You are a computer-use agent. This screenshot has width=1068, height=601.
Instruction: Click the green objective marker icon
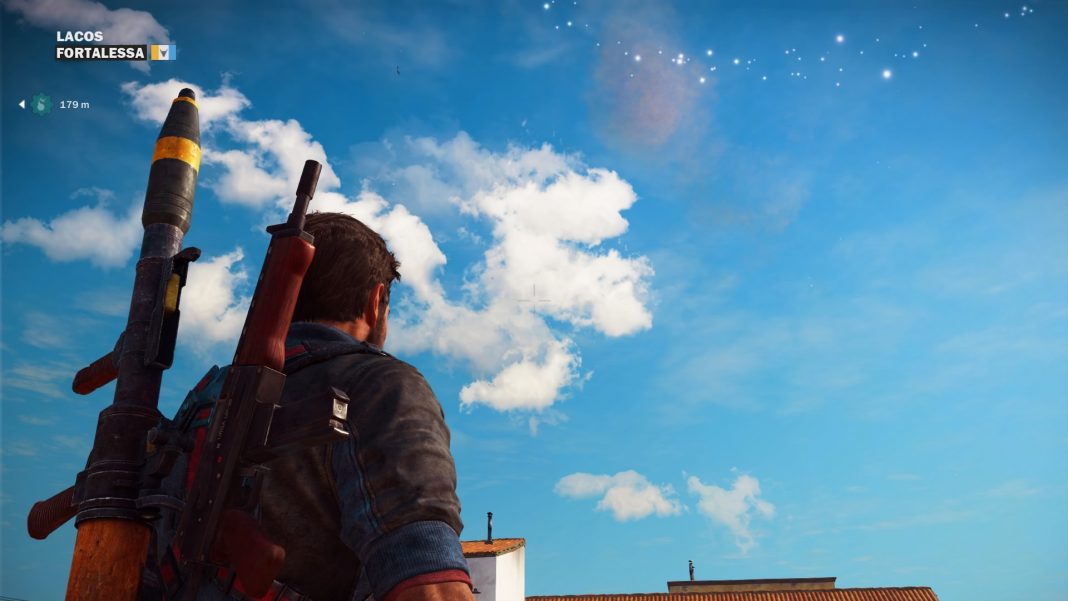coord(41,104)
